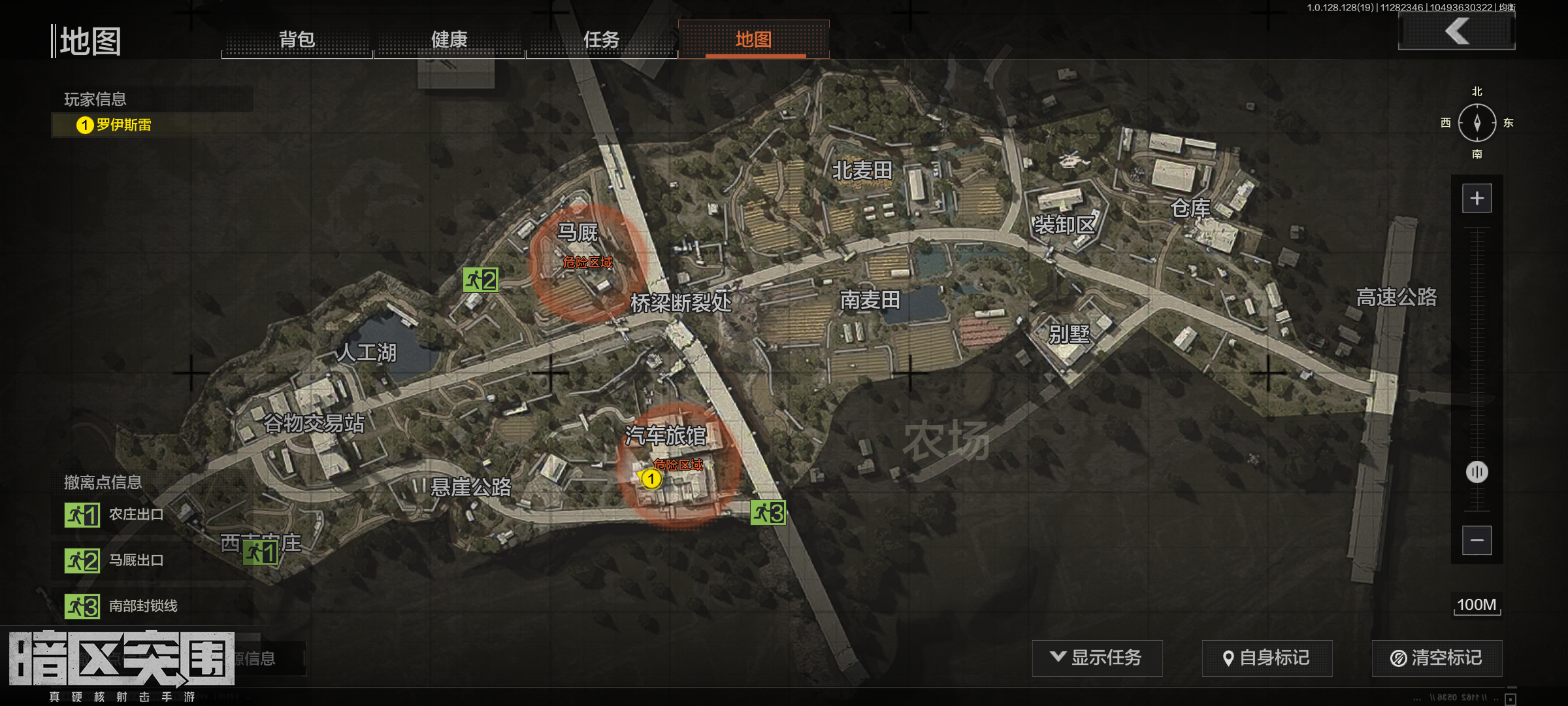Viewport: 1568px width, 706px height.
Task: Click the active 地图 map tab
Action: click(x=754, y=40)
